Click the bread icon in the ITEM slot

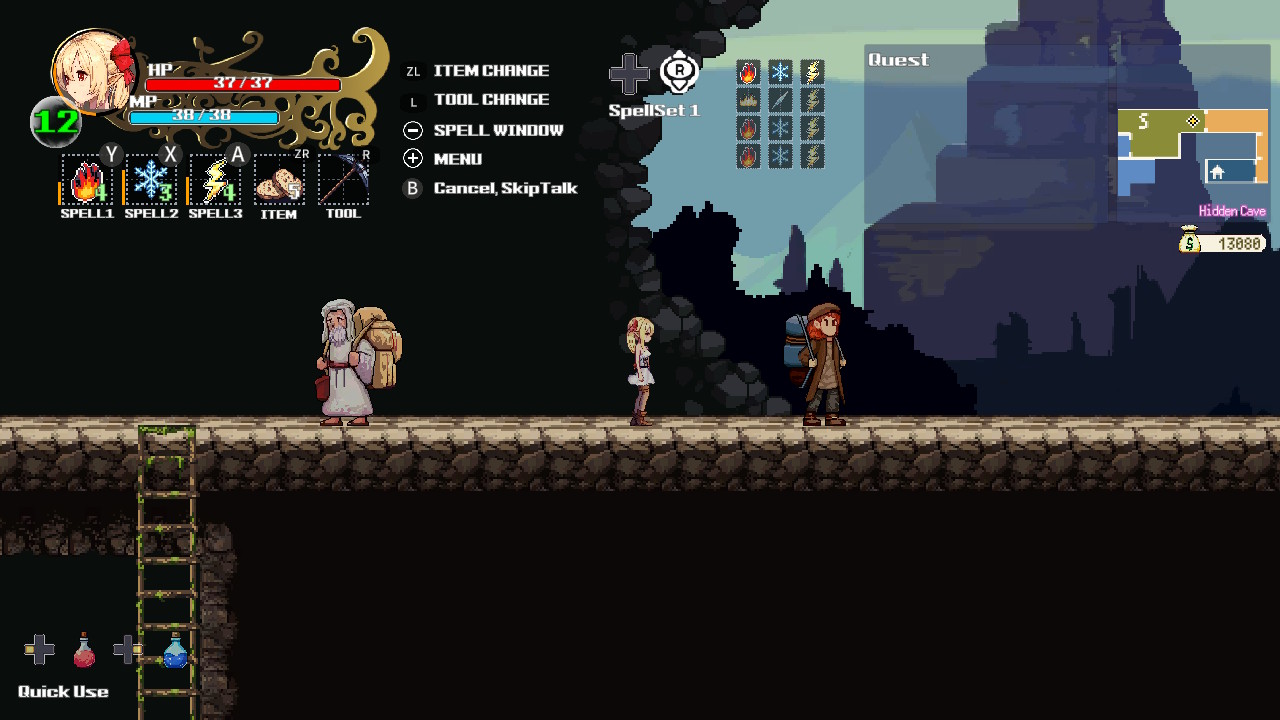tap(279, 182)
